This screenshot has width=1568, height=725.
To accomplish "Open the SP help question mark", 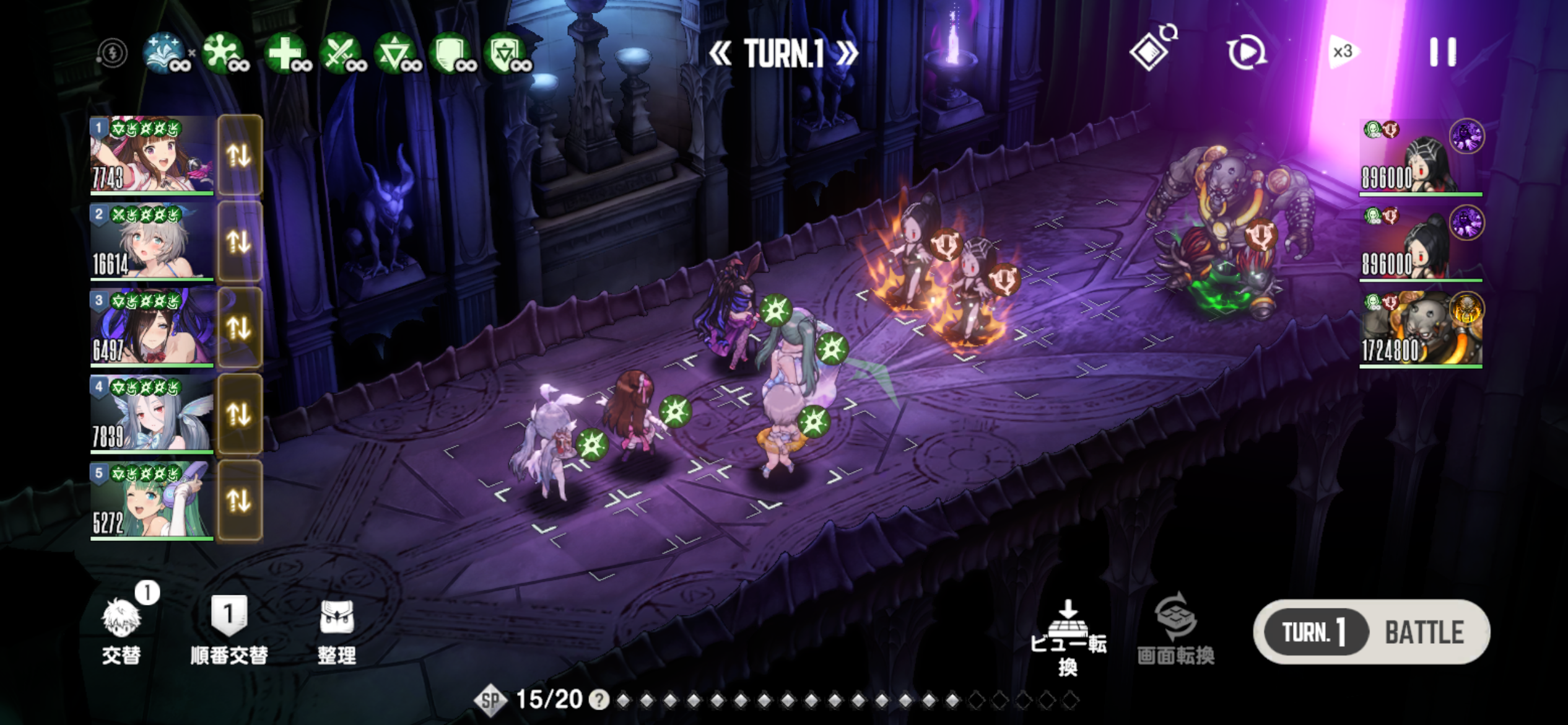I will (598, 700).
